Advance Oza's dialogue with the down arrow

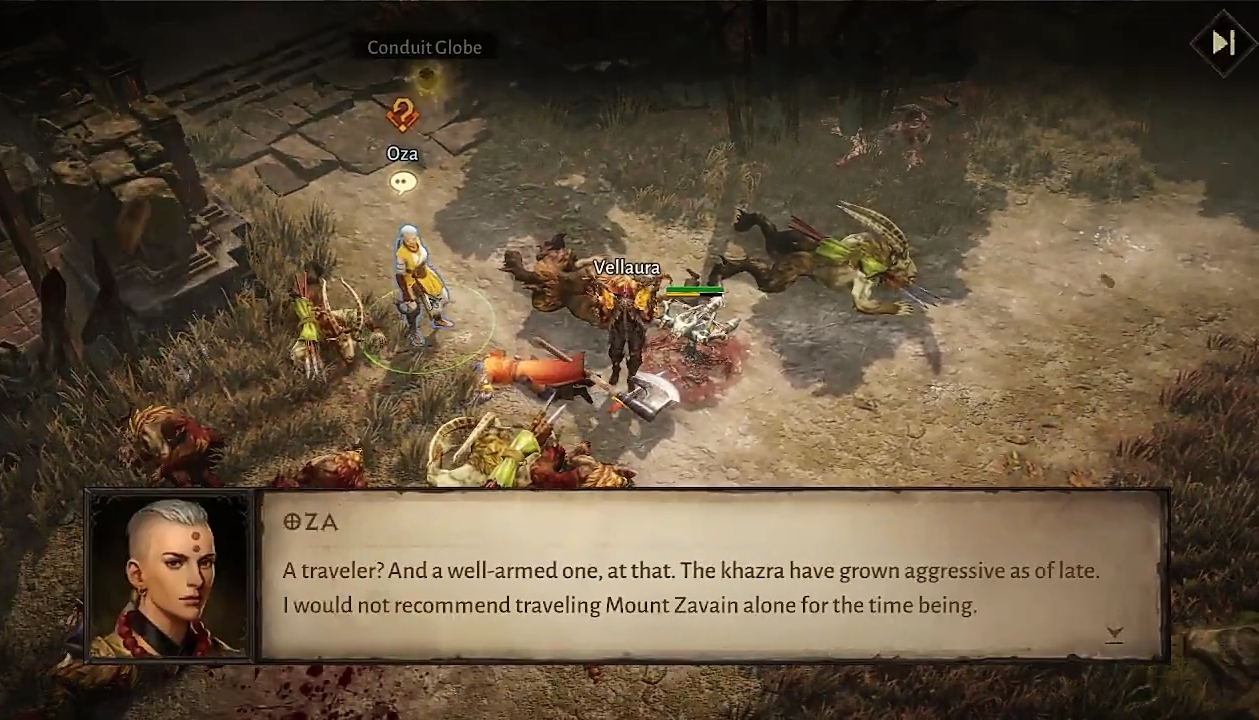click(1115, 633)
